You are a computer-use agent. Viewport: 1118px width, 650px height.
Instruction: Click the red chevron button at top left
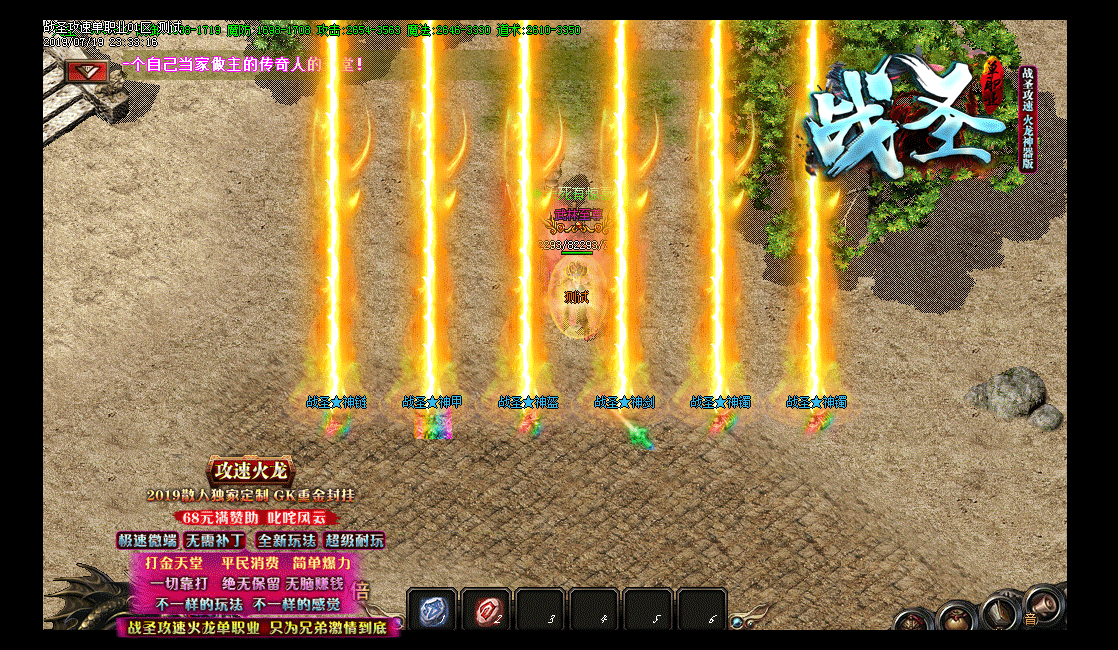(86, 71)
